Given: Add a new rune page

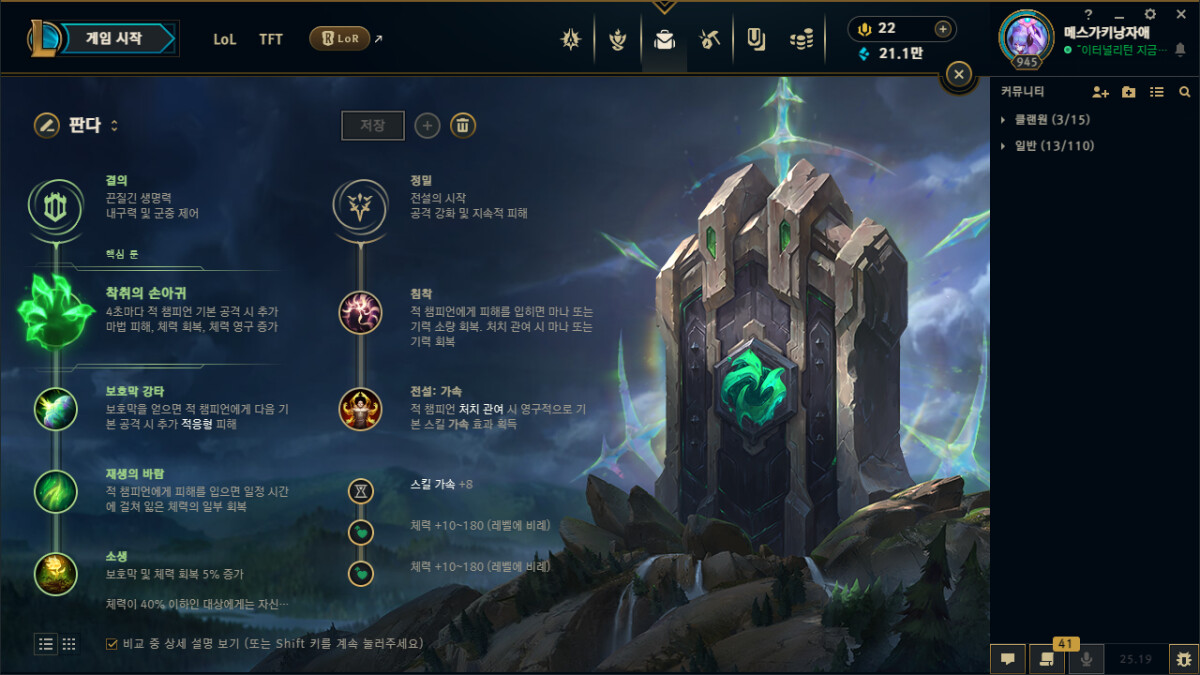Looking at the screenshot, I should pyautogui.click(x=428, y=126).
